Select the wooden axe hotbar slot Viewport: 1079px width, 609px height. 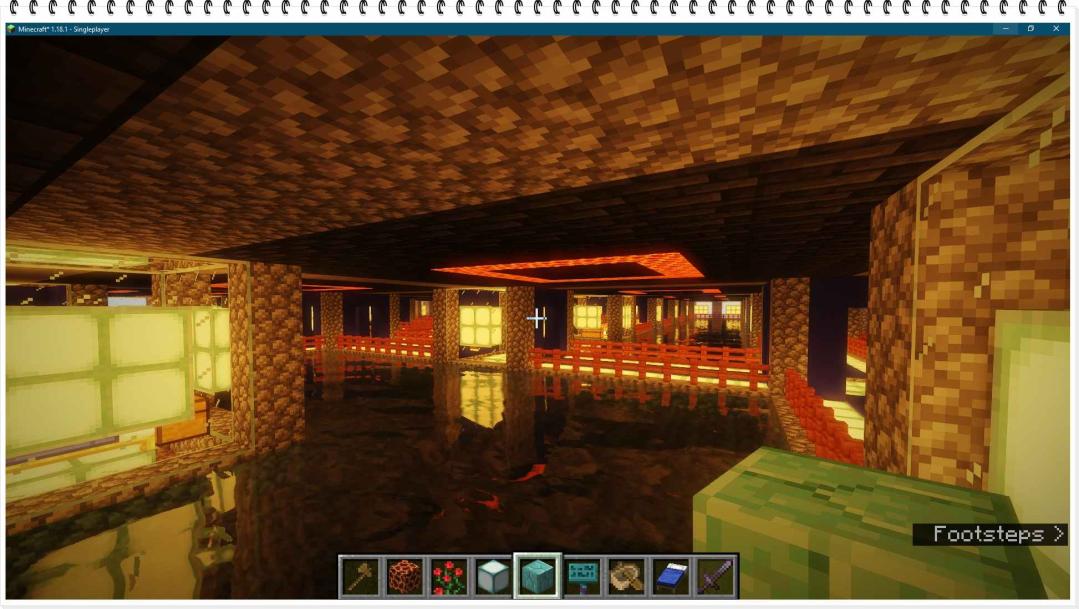[361, 577]
